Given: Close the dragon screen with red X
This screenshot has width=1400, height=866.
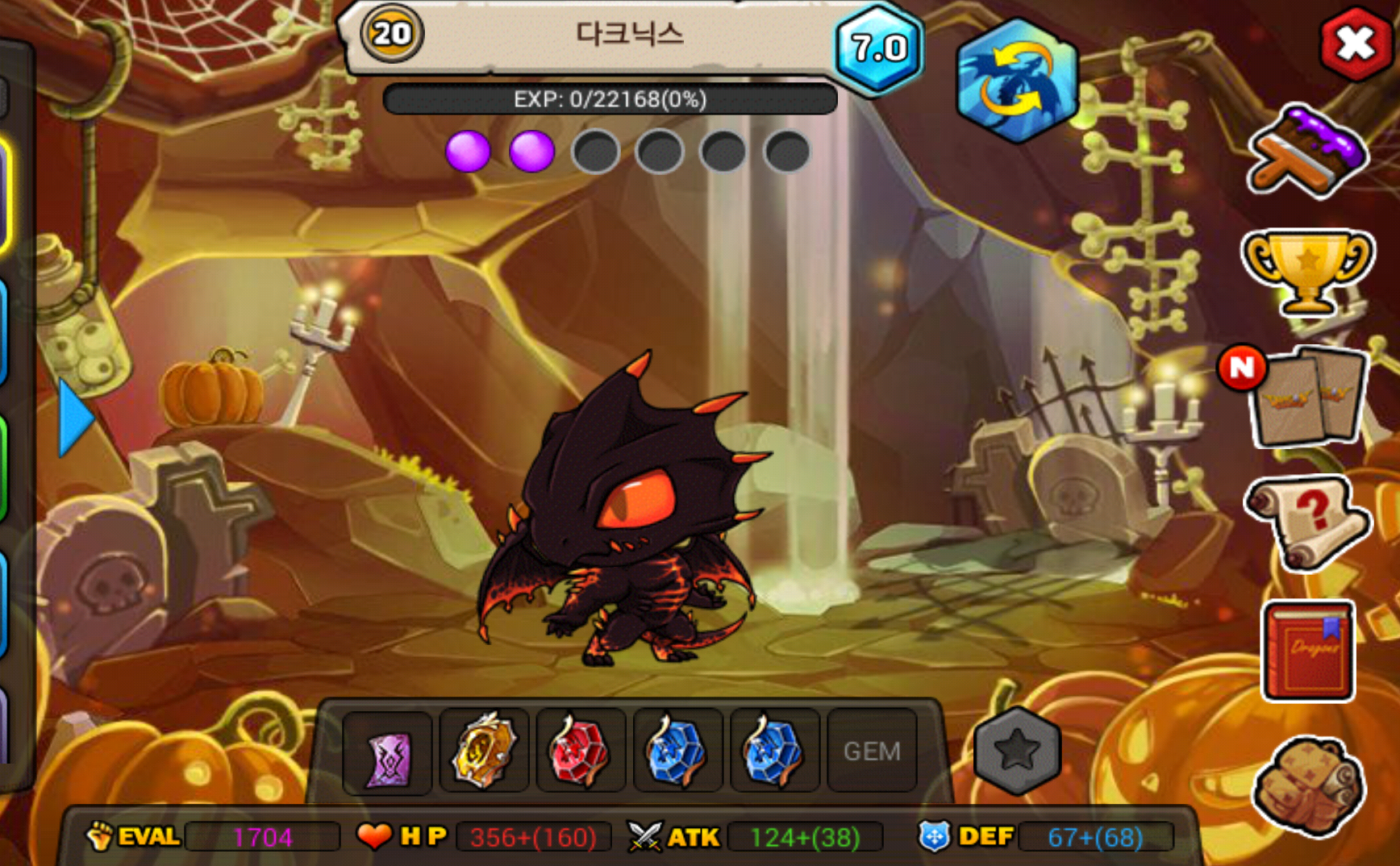Looking at the screenshot, I should click(1356, 44).
